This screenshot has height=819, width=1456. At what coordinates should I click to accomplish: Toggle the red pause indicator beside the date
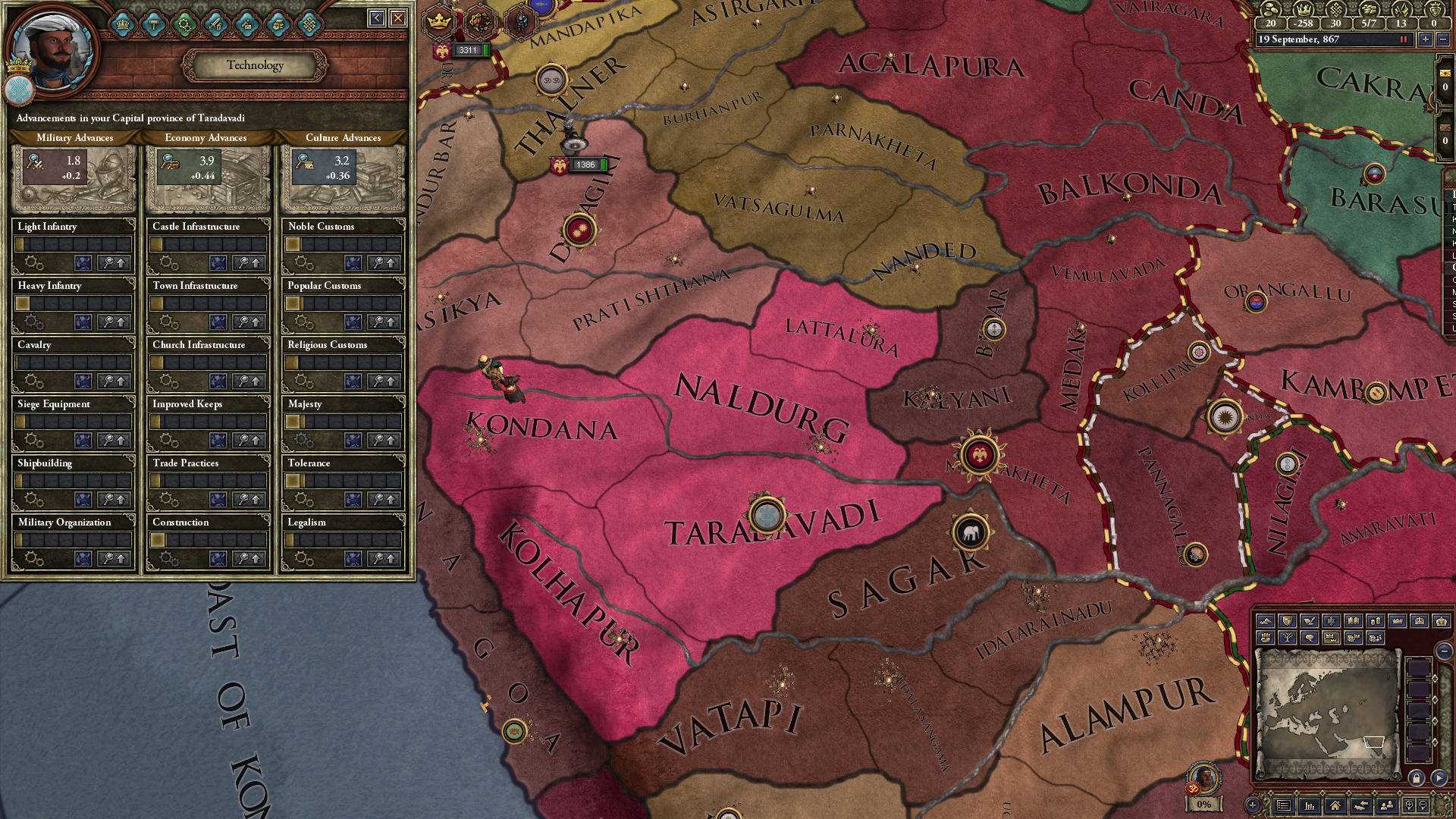point(1403,39)
